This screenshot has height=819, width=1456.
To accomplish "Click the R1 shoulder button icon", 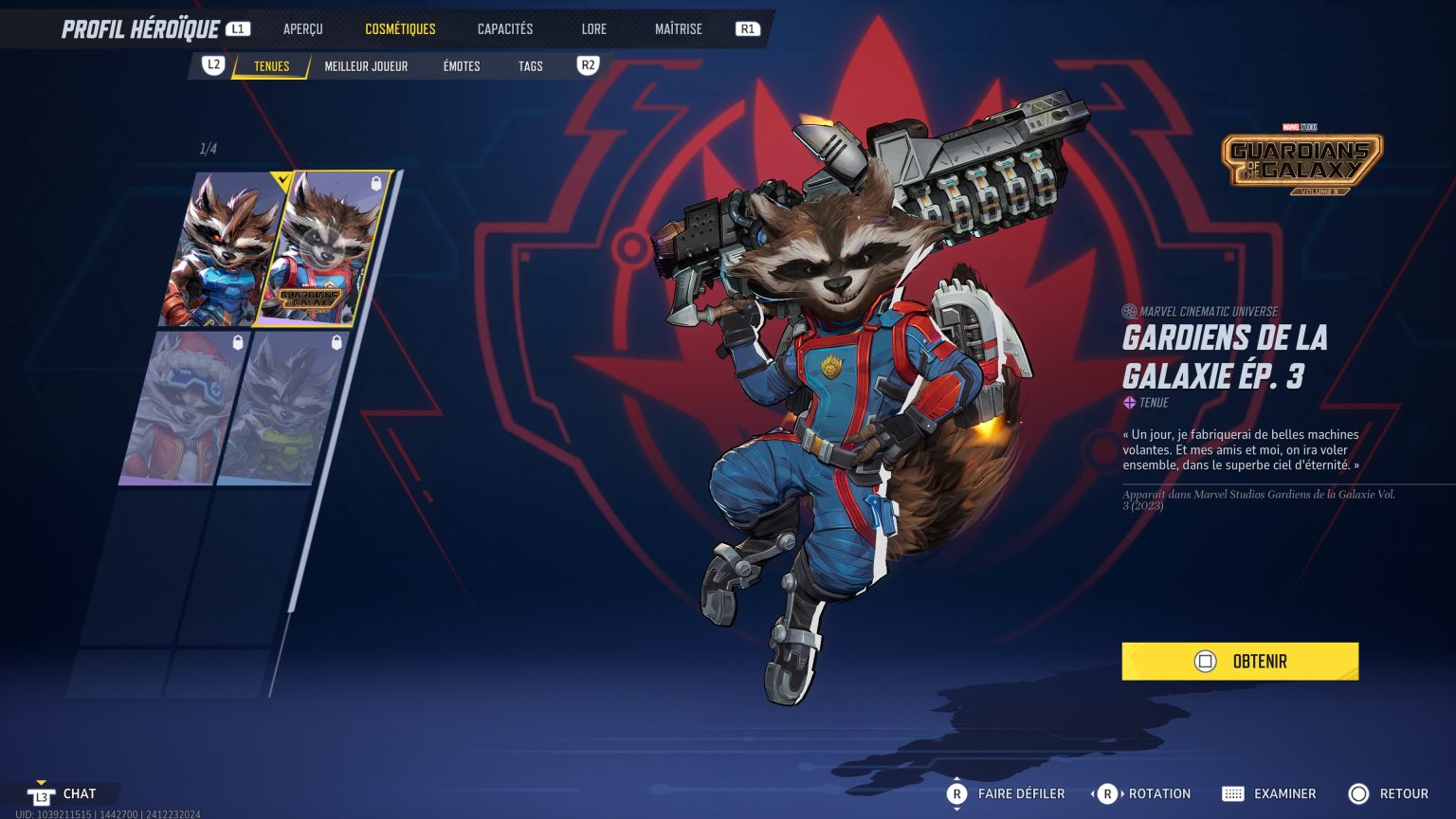I will (747, 28).
